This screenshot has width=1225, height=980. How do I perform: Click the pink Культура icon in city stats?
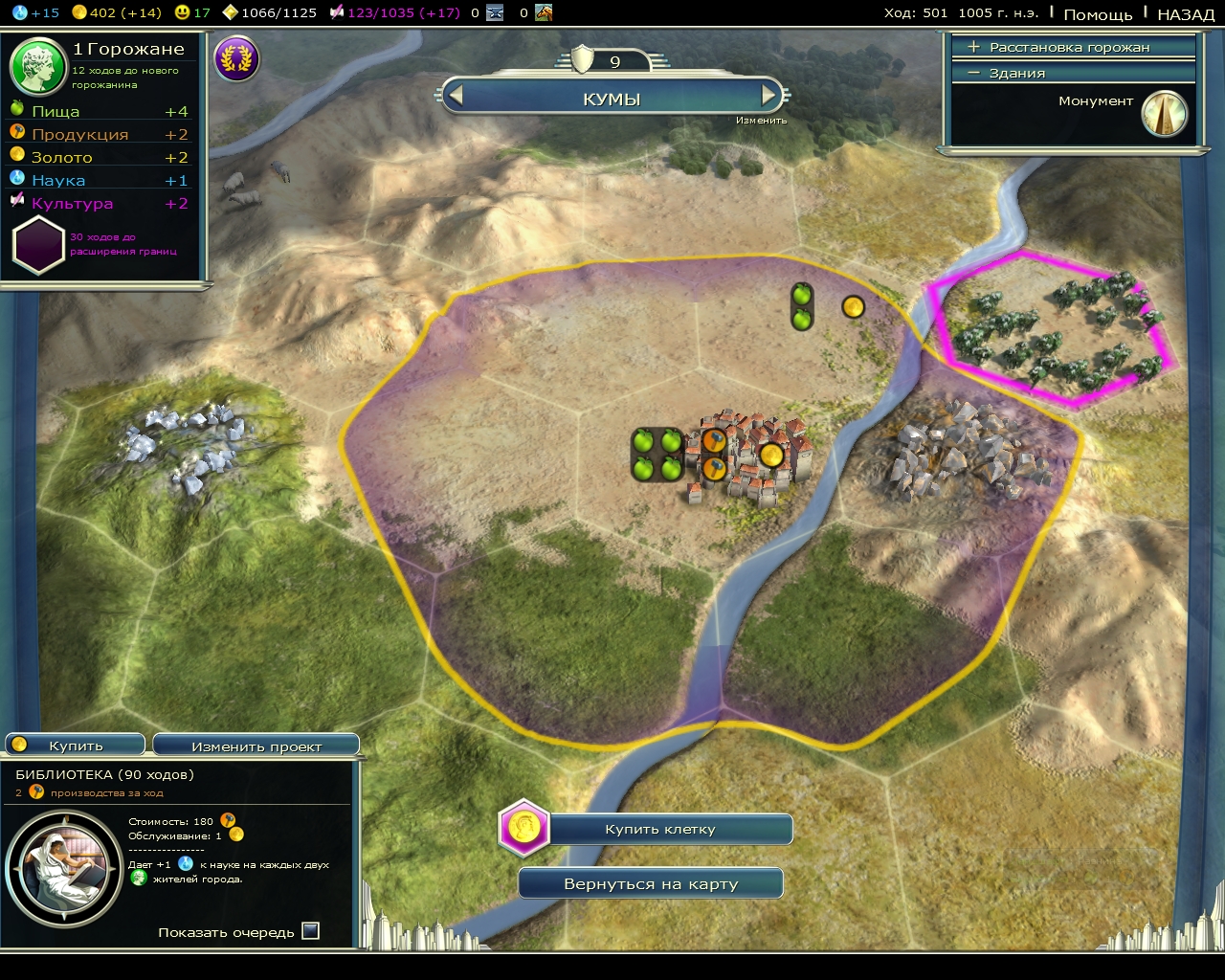coord(15,202)
